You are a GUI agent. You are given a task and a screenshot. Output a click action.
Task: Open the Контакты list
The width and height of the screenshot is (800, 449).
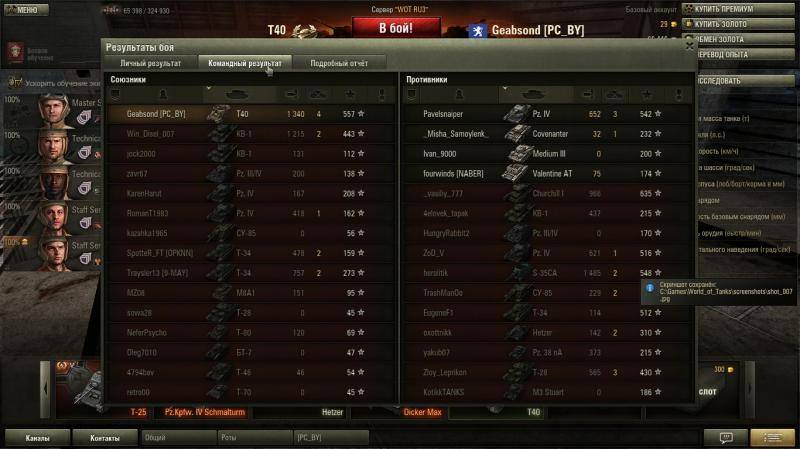pos(105,438)
